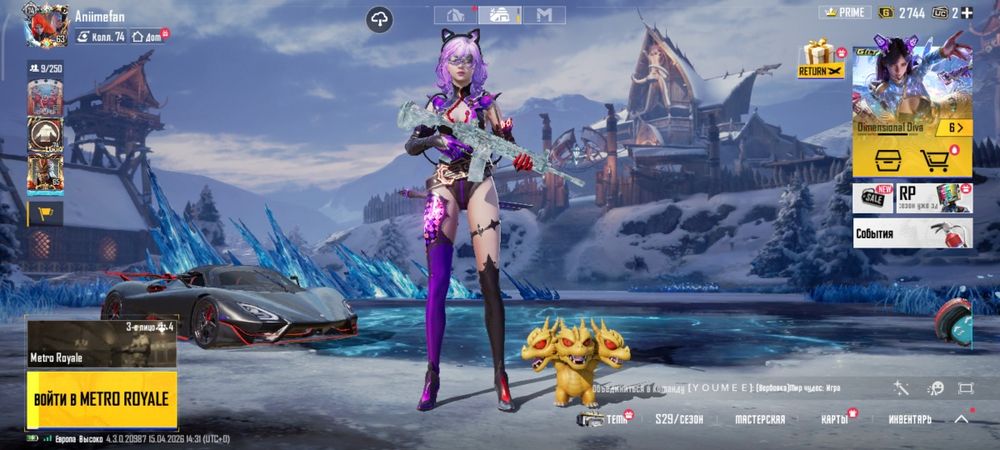
Task: Open the Инвентарь inventory menu
Action: click(x=907, y=419)
